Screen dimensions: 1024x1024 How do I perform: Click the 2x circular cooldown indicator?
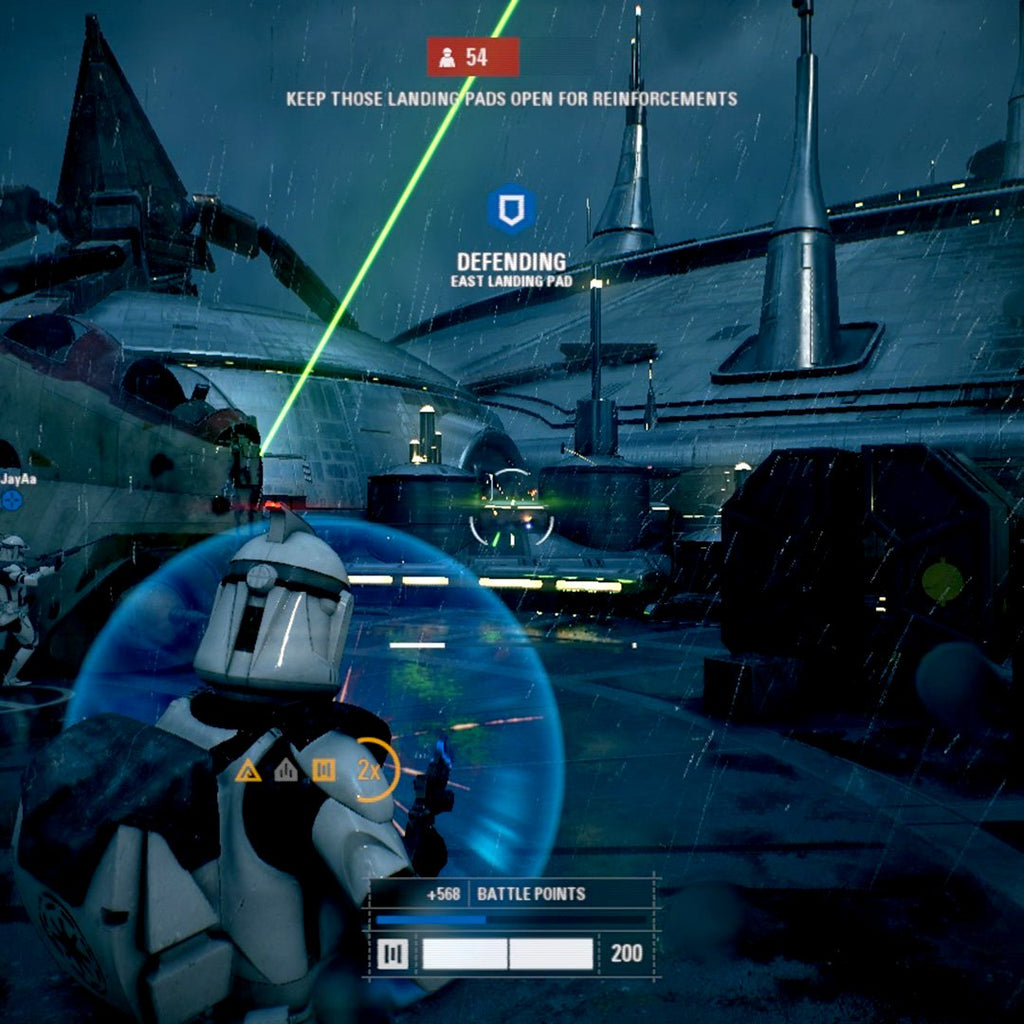(x=375, y=769)
